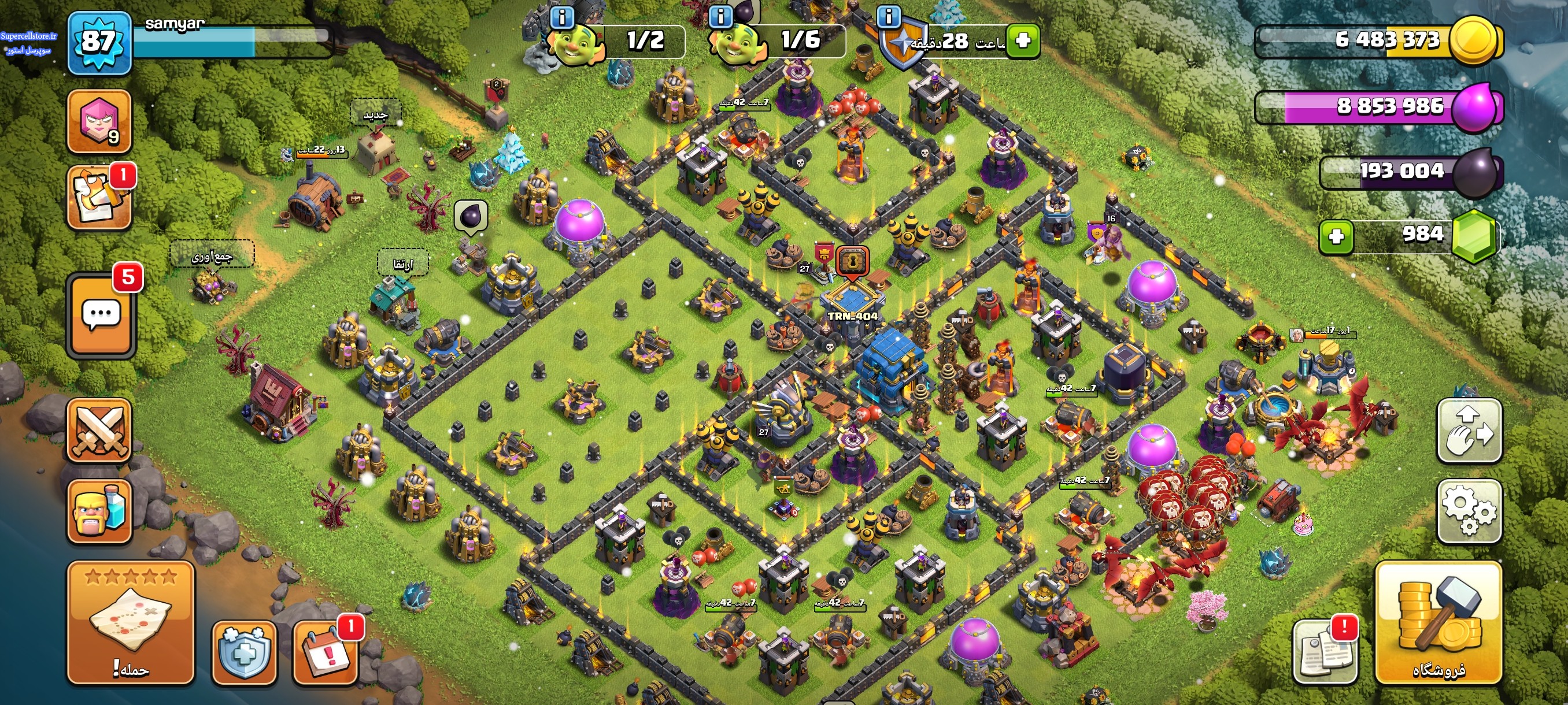Extend shield with the green plus
Screen dimensions: 1568x705
click(1023, 41)
